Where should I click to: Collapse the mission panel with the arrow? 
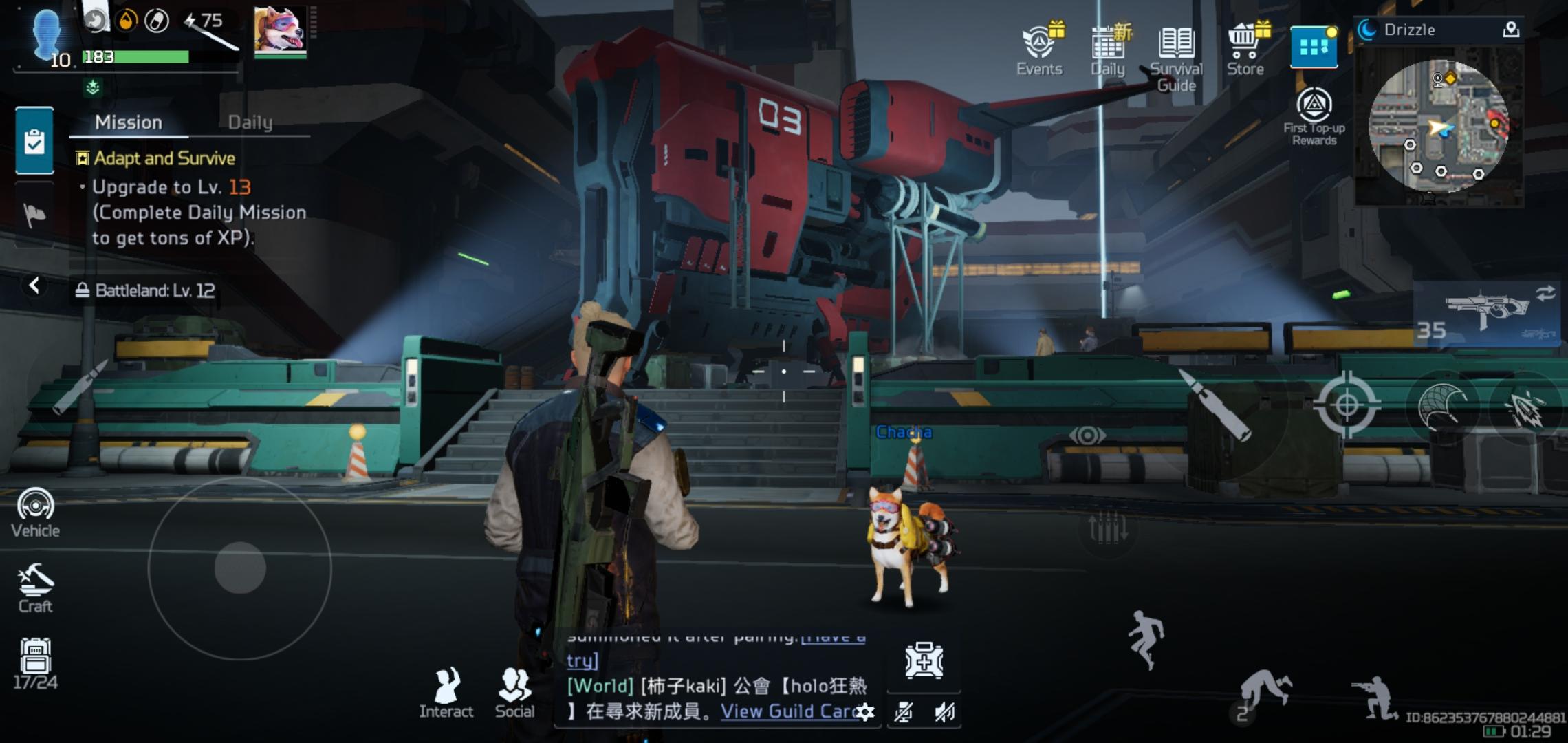click(34, 286)
